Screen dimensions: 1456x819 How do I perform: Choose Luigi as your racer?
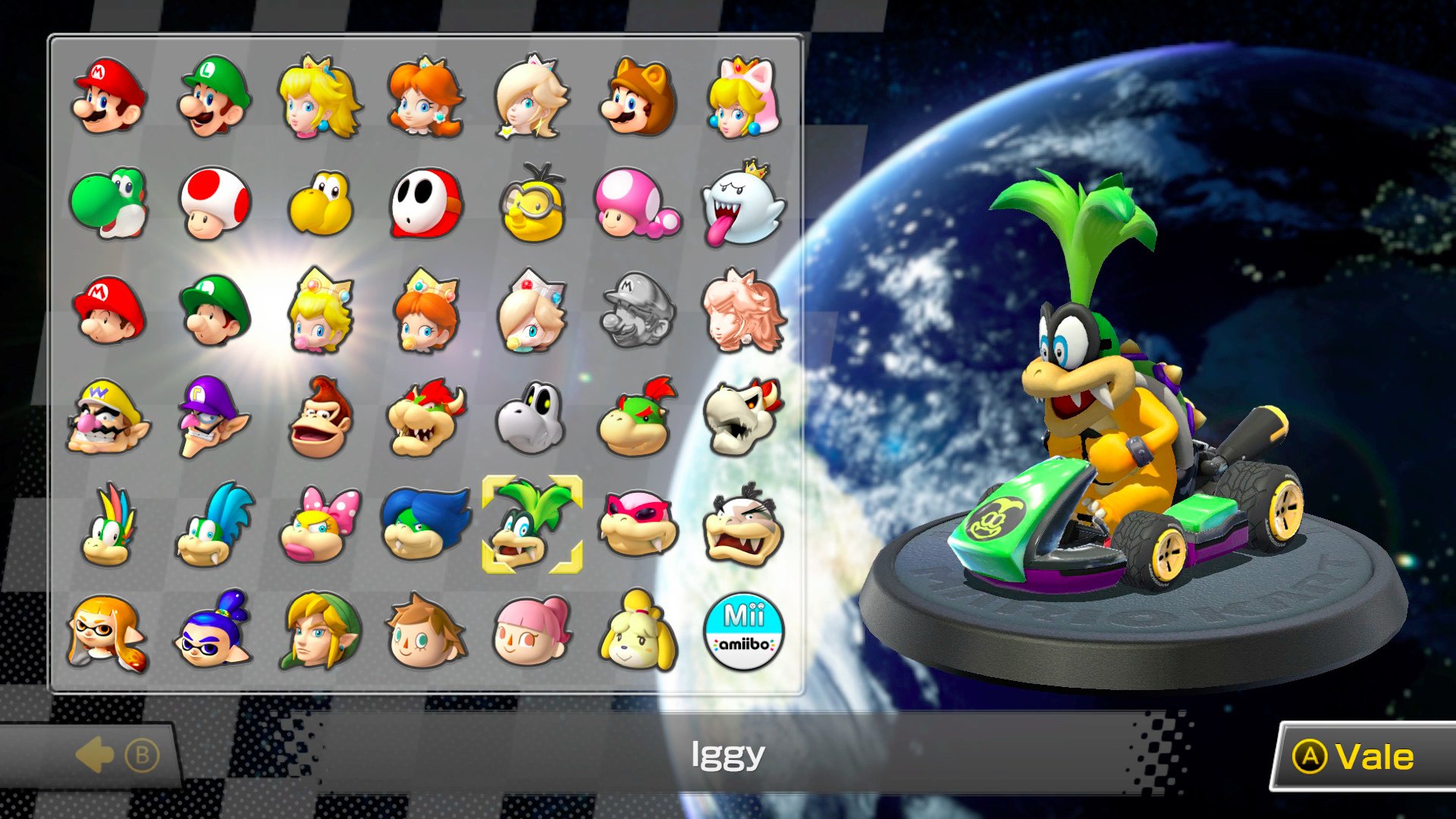[214, 97]
